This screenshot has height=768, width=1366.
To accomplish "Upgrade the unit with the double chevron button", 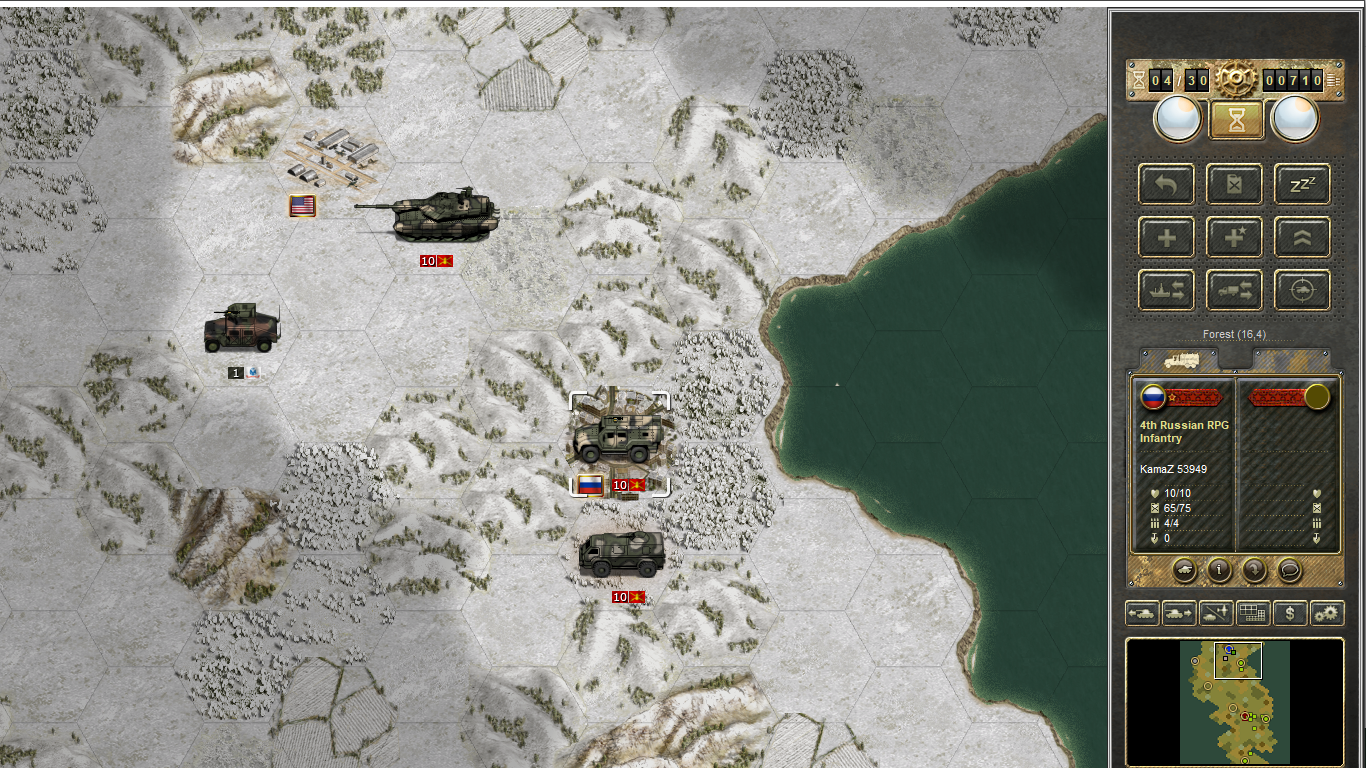I will 1302,238.
